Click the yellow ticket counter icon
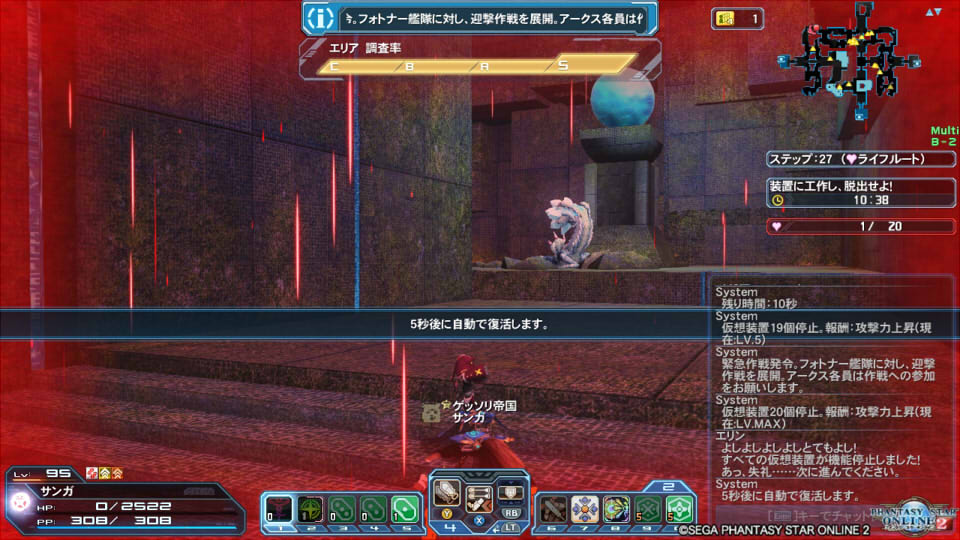The image size is (960, 540). 725,18
